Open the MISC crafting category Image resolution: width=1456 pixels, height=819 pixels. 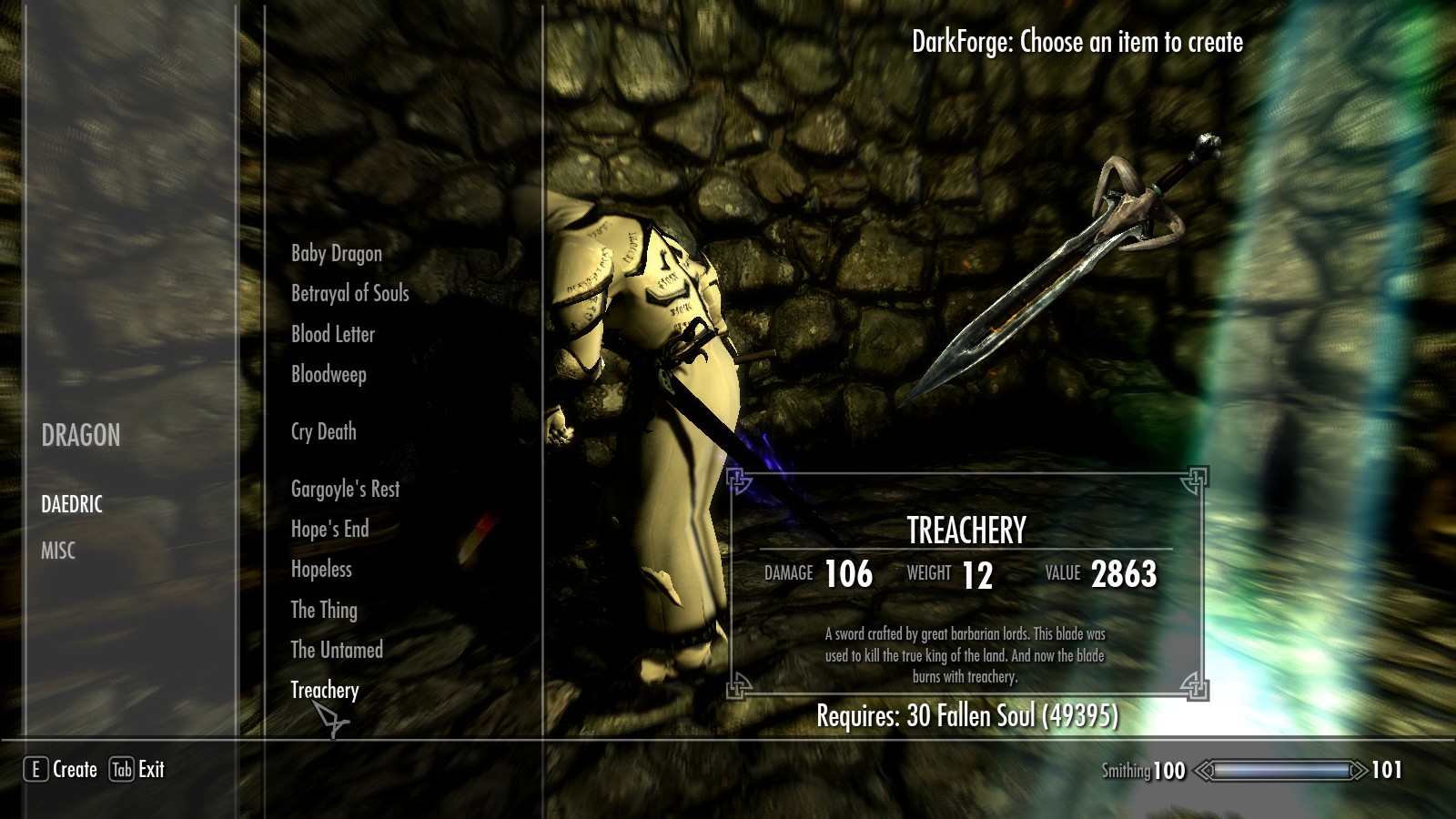tap(58, 551)
